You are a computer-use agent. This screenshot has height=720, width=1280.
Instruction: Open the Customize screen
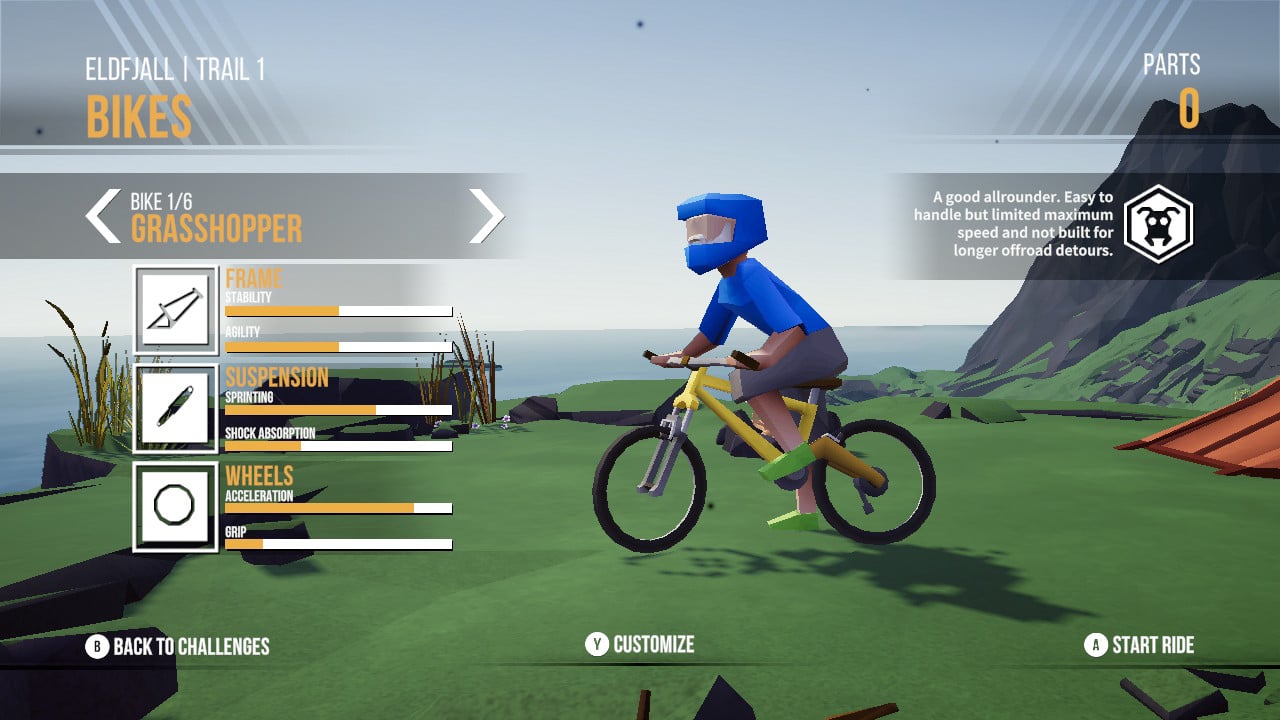(x=656, y=646)
